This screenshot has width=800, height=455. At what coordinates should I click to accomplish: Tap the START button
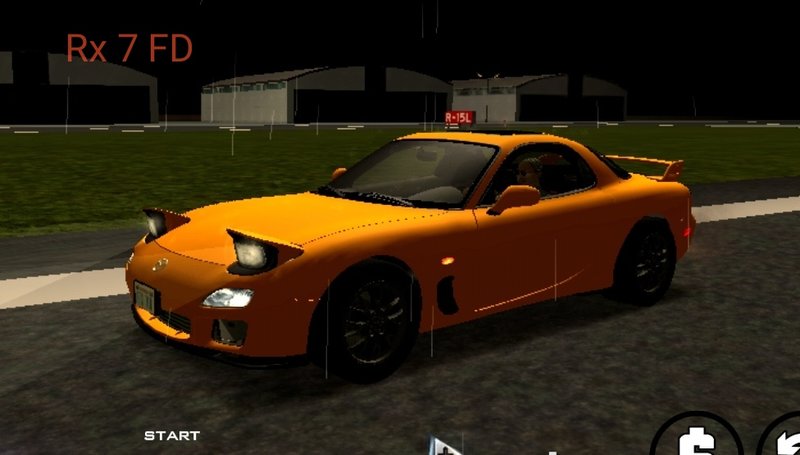[172, 436]
